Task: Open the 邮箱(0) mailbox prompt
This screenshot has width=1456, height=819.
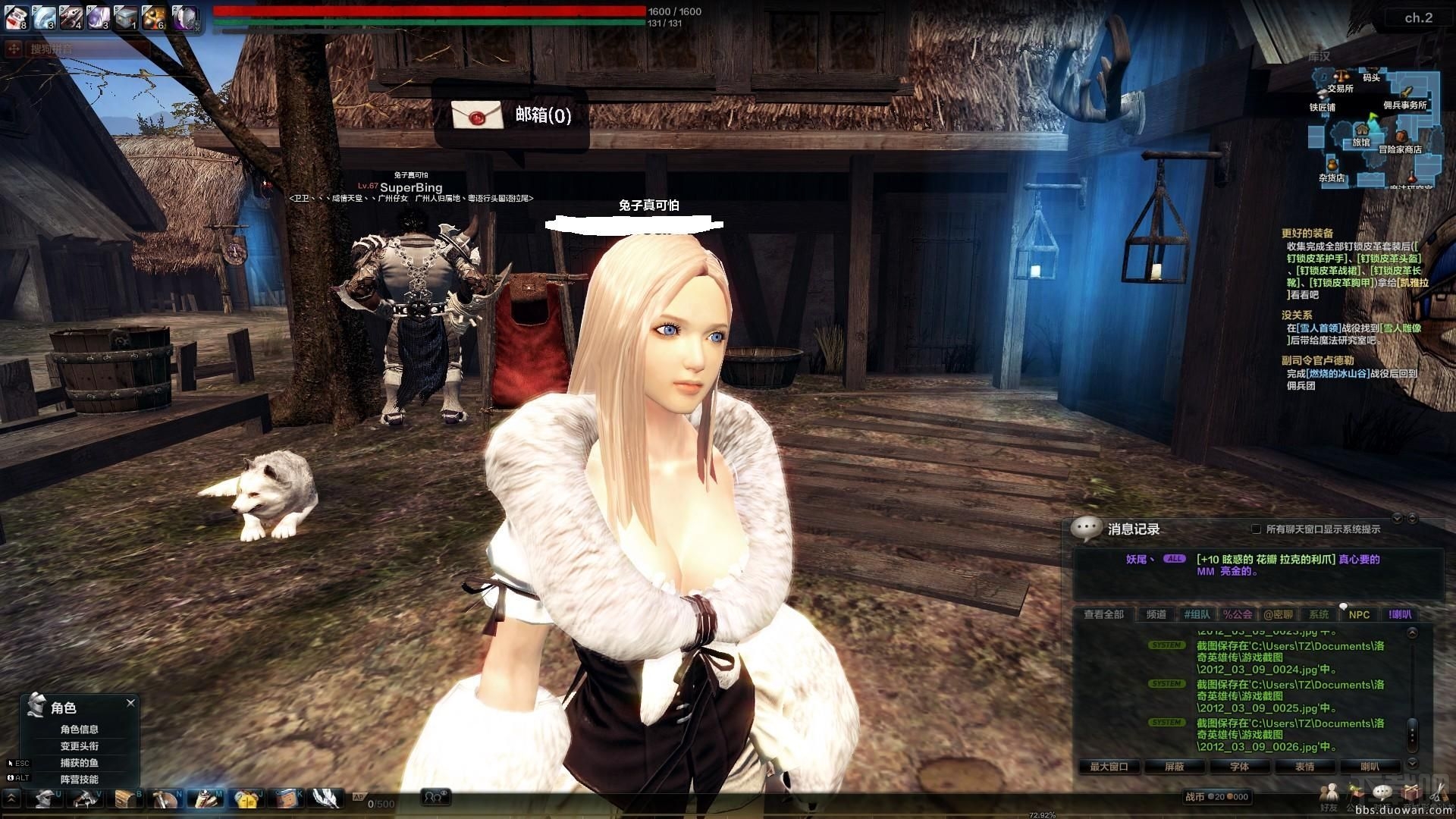Action: point(512,115)
